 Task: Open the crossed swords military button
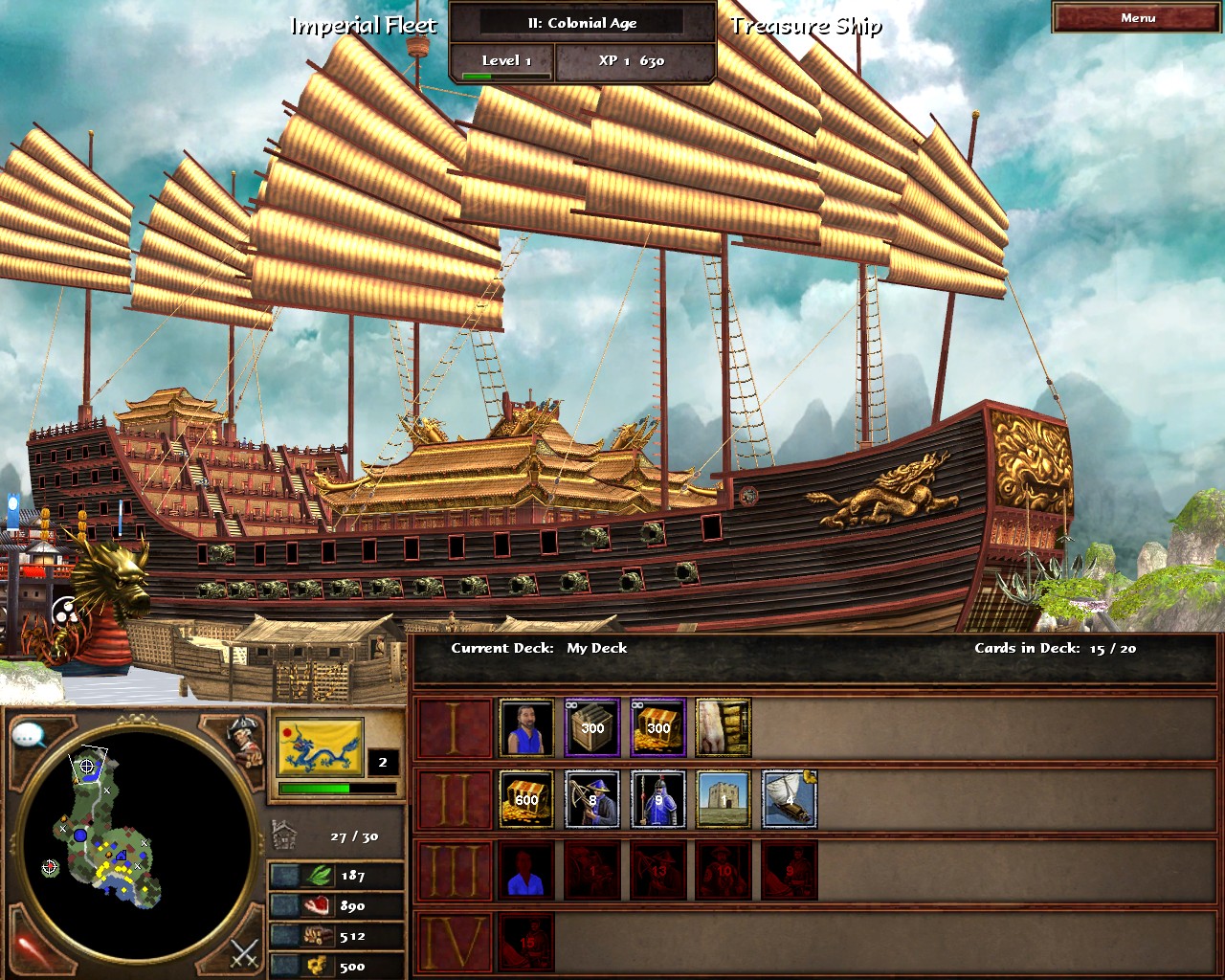(x=243, y=951)
